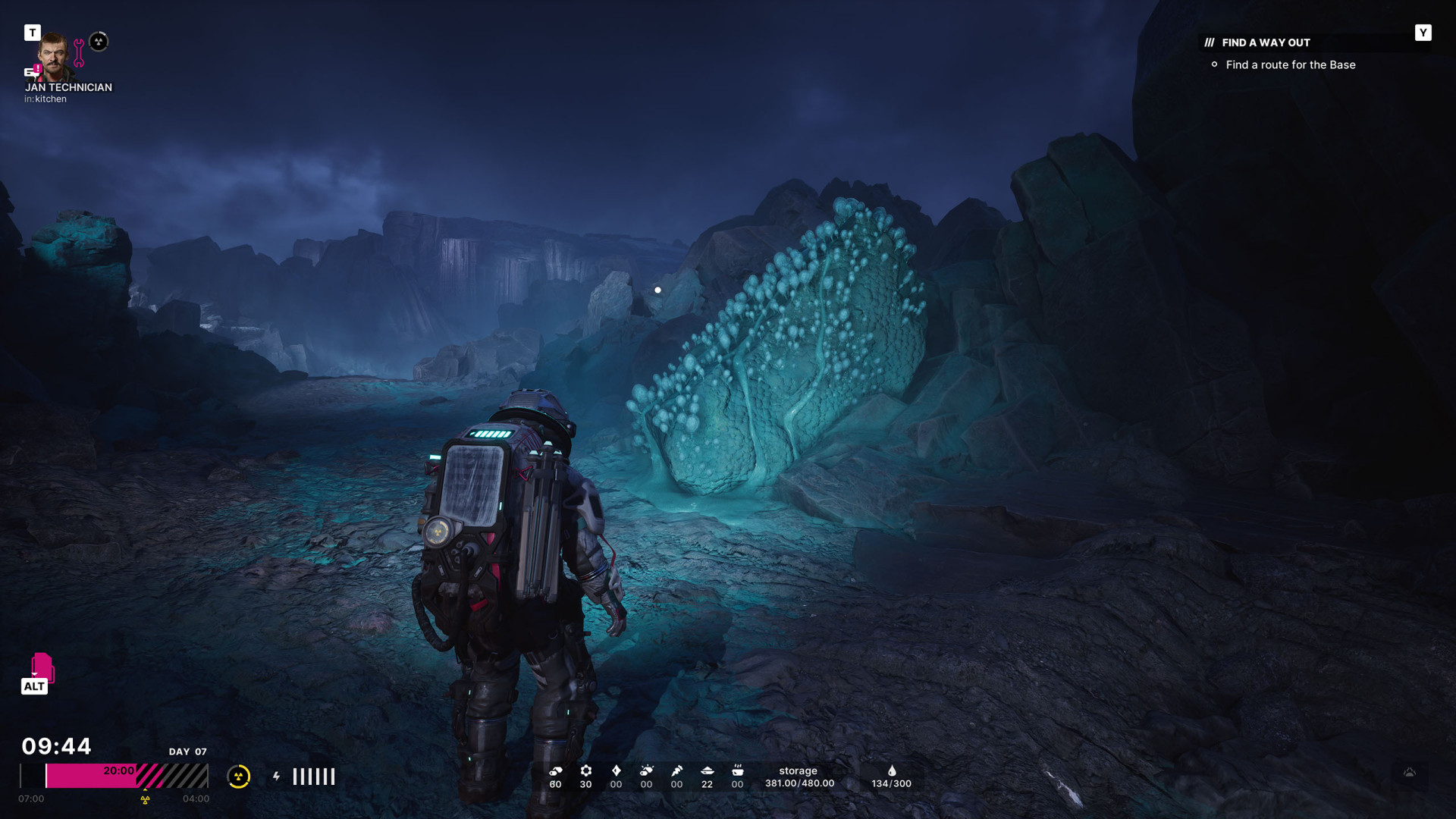Click the pink wrench icon beside the portrait
This screenshot has width=1456, height=819.
79,52
